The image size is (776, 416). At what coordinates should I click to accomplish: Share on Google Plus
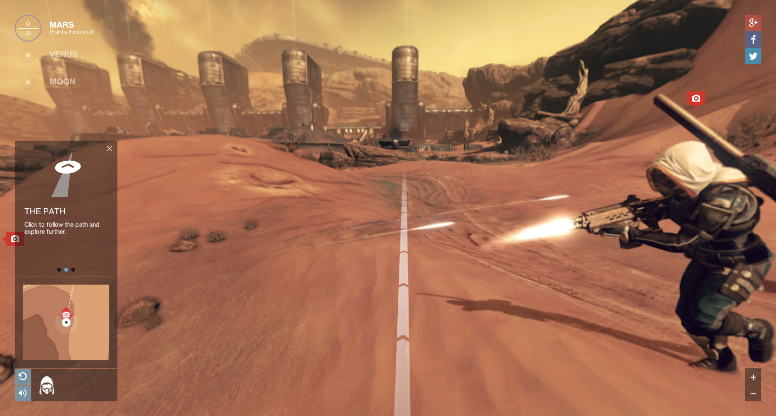coord(753,23)
